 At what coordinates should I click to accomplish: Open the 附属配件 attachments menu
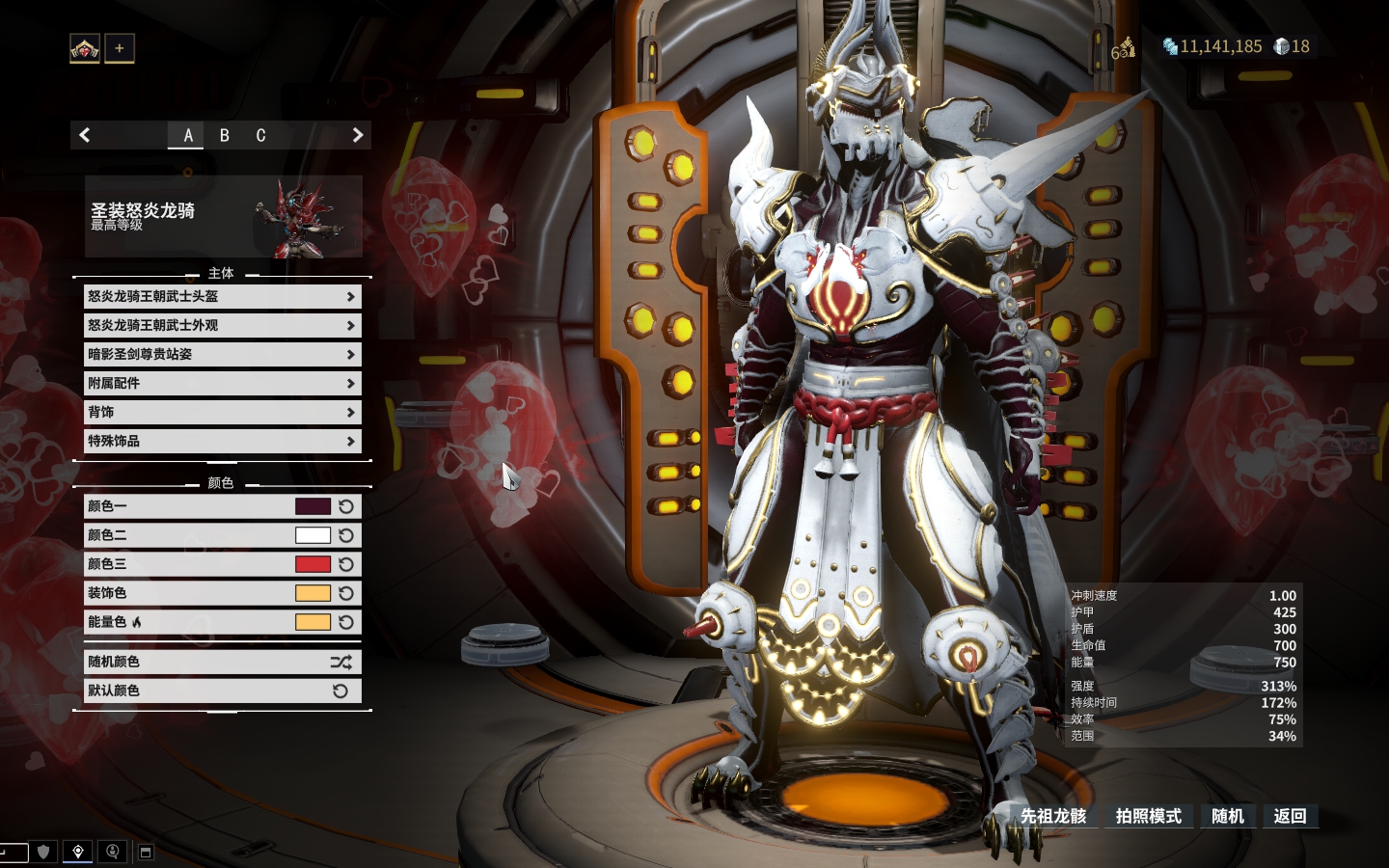[222, 384]
